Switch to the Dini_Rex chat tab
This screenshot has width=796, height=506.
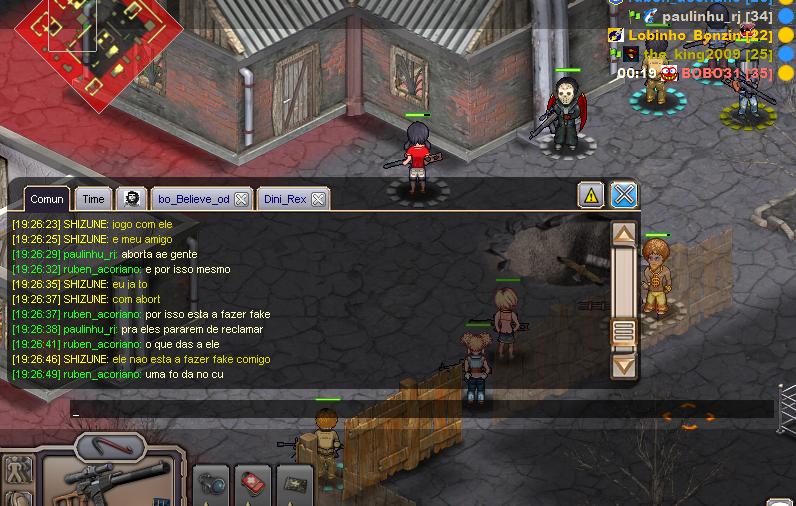(x=285, y=199)
